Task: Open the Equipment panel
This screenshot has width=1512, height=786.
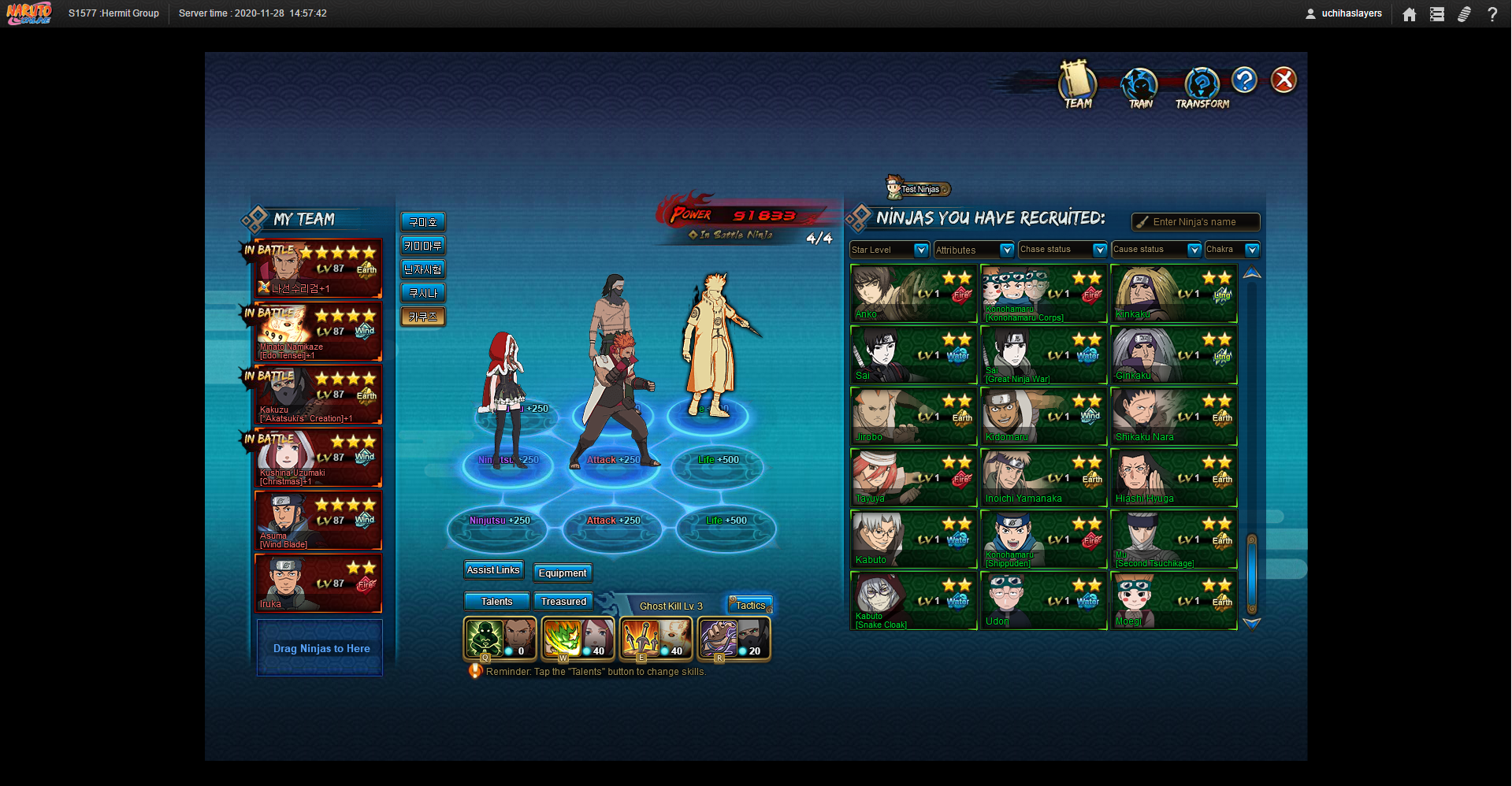Action: tap(563, 573)
